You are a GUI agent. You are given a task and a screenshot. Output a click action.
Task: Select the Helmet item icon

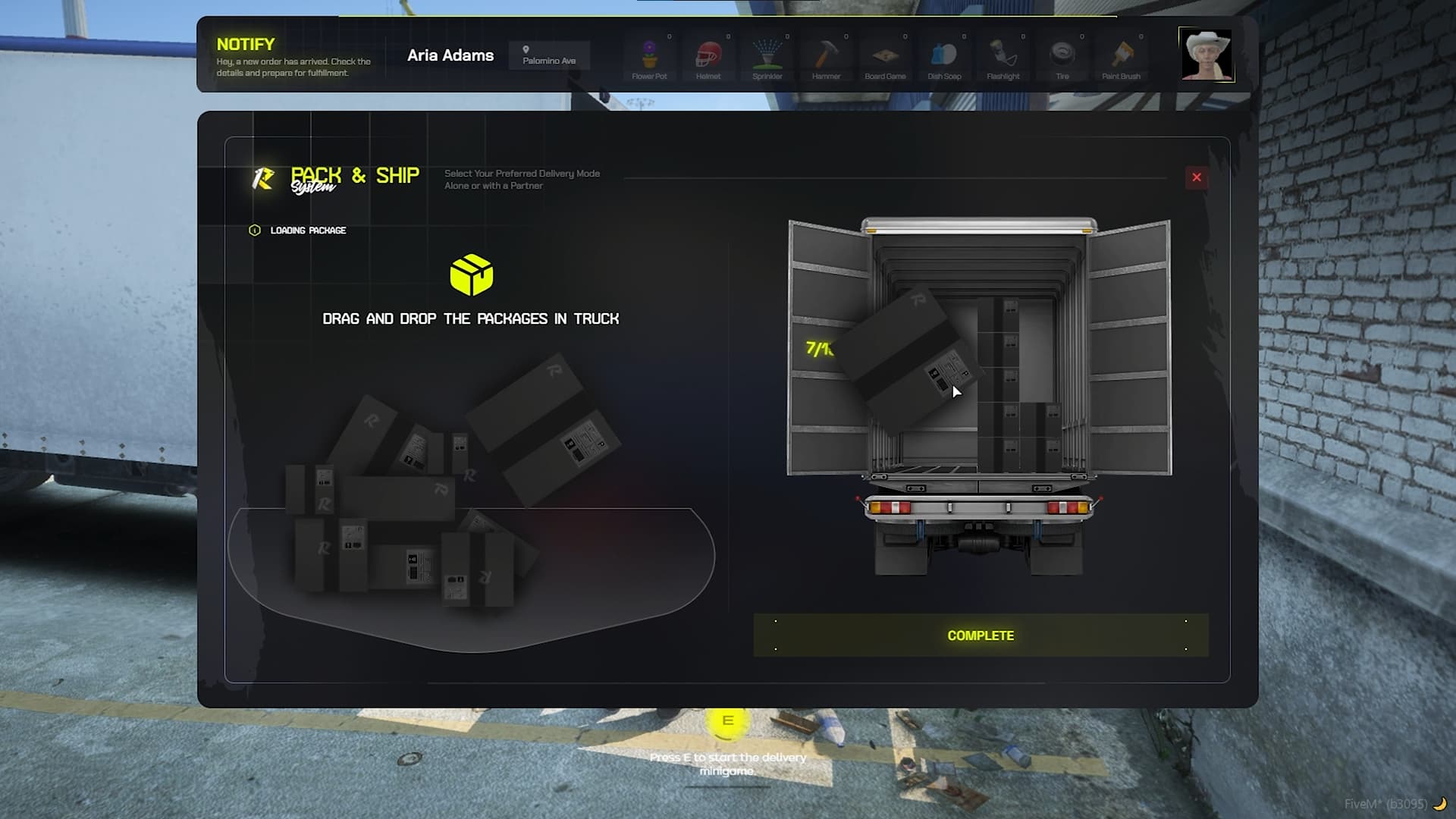[x=709, y=53]
